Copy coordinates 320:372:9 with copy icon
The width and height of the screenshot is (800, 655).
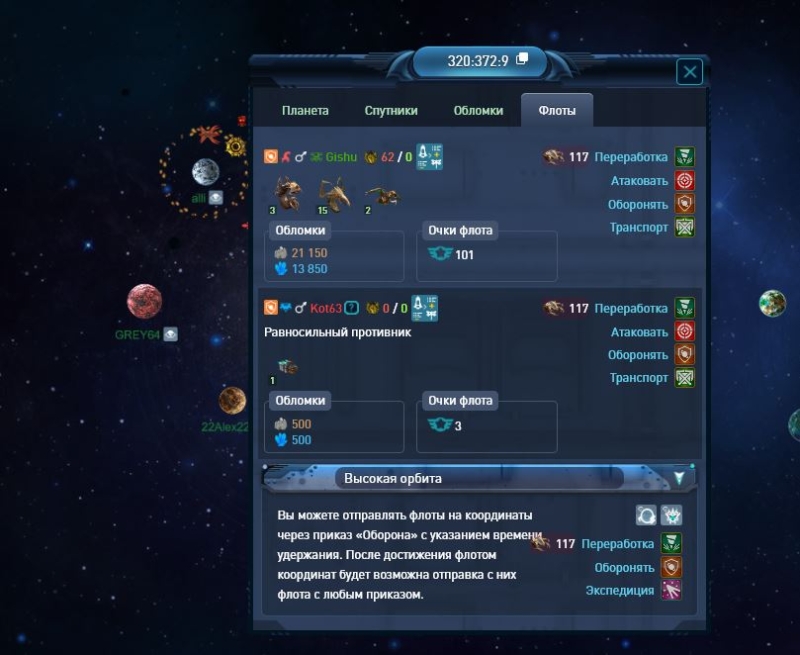(x=522, y=60)
